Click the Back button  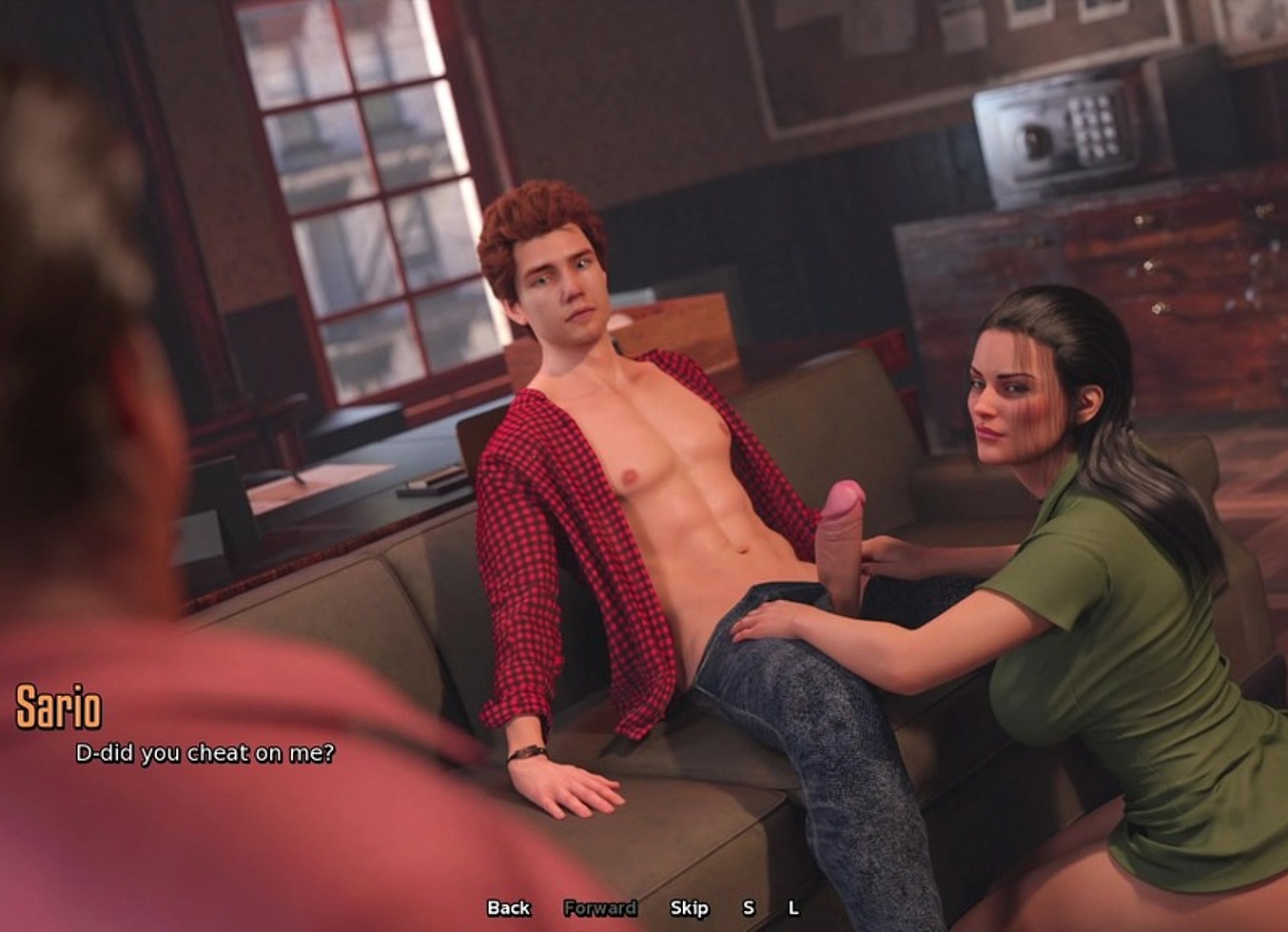tap(508, 908)
